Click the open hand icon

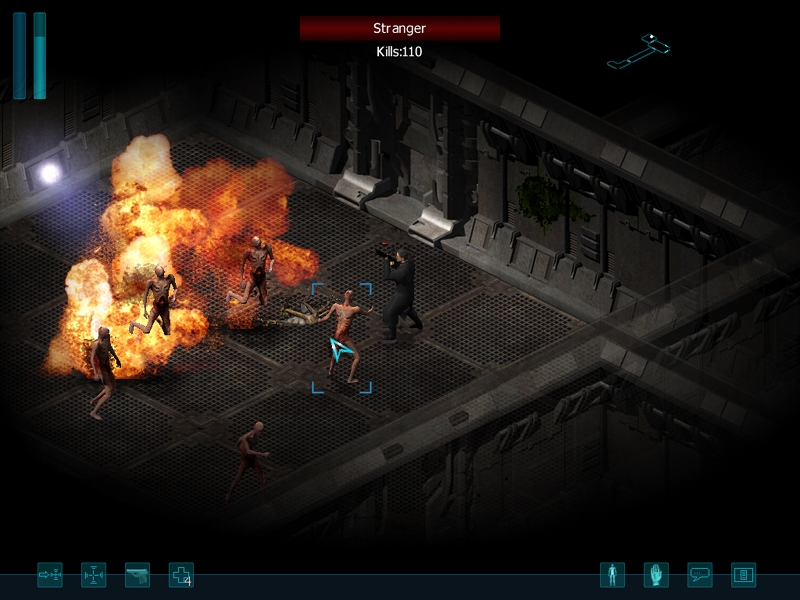coord(656,575)
